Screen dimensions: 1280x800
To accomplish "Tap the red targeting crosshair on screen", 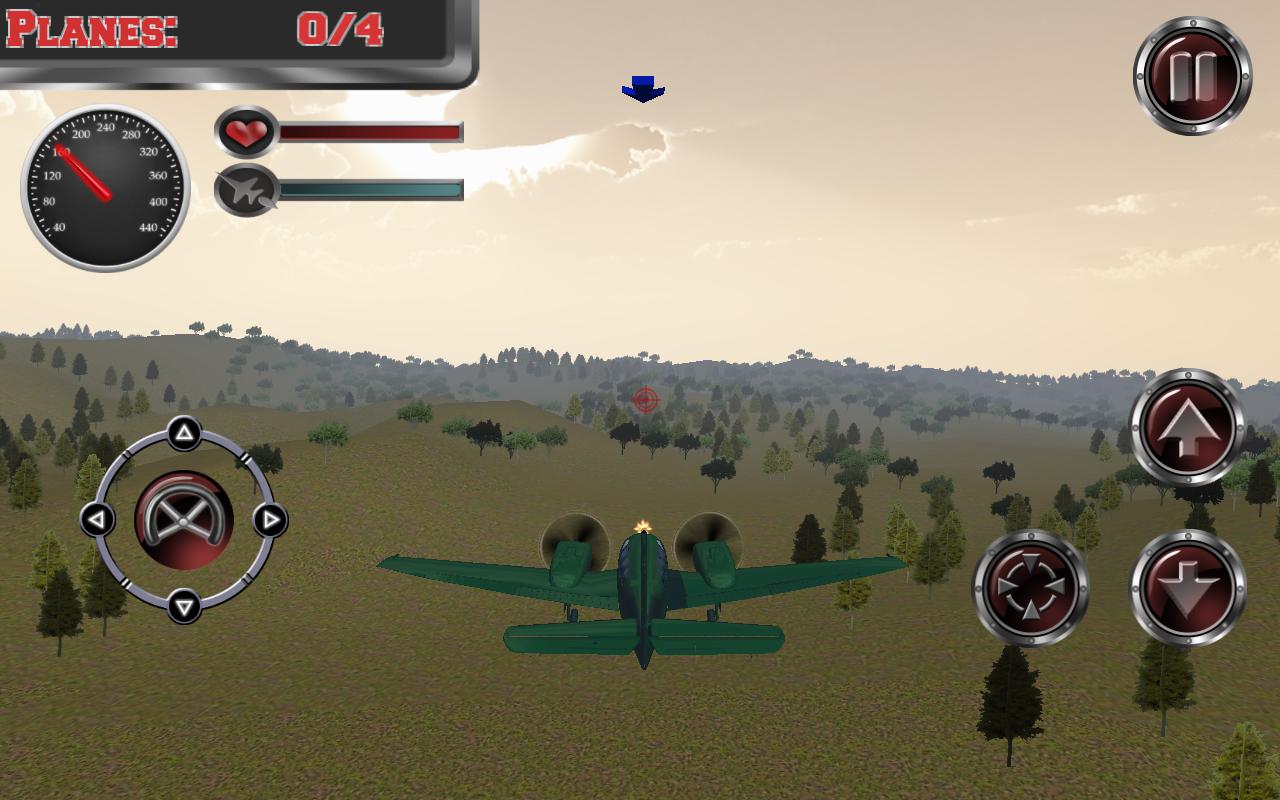I will [646, 398].
